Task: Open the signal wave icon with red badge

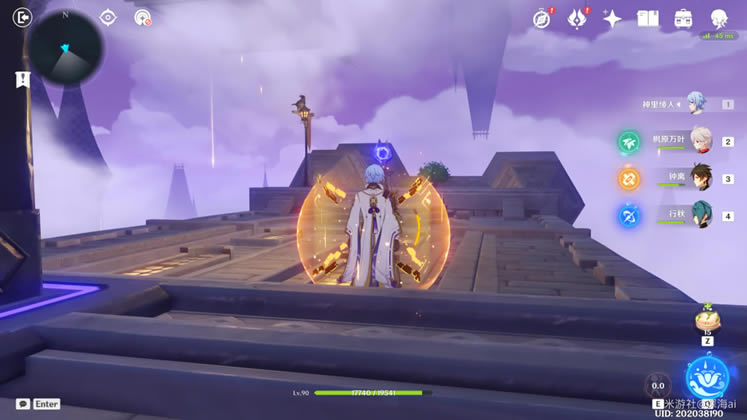Action: click(x=142, y=17)
